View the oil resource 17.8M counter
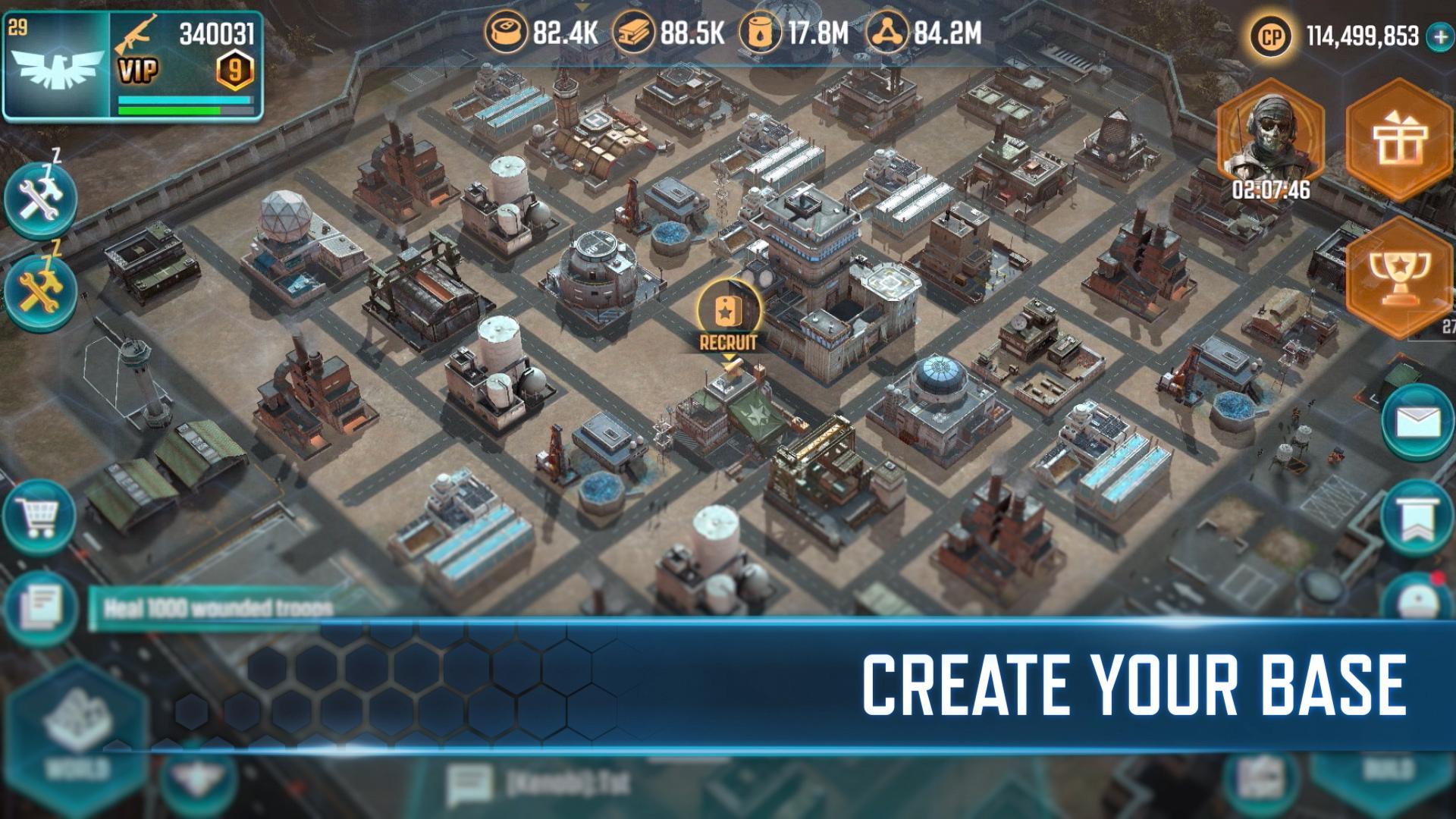The image size is (1456, 819). pos(789,34)
